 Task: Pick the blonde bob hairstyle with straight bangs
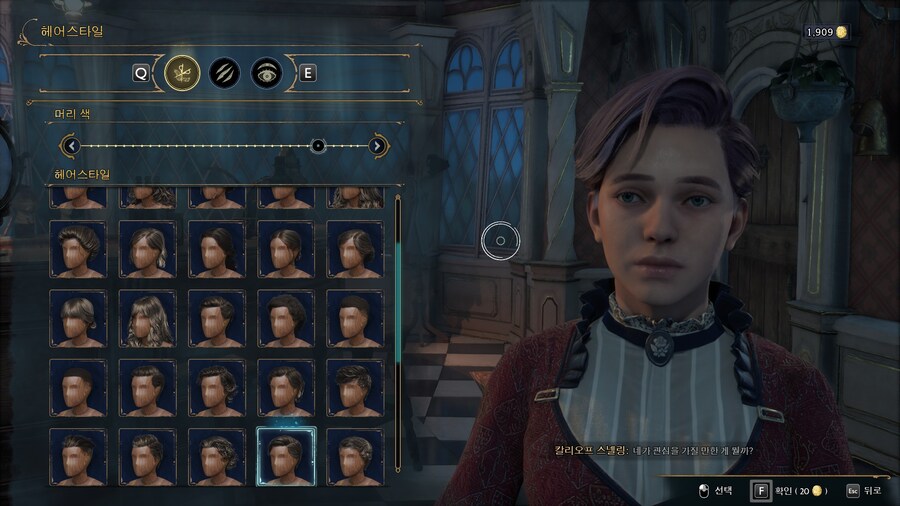click(77, 318)
